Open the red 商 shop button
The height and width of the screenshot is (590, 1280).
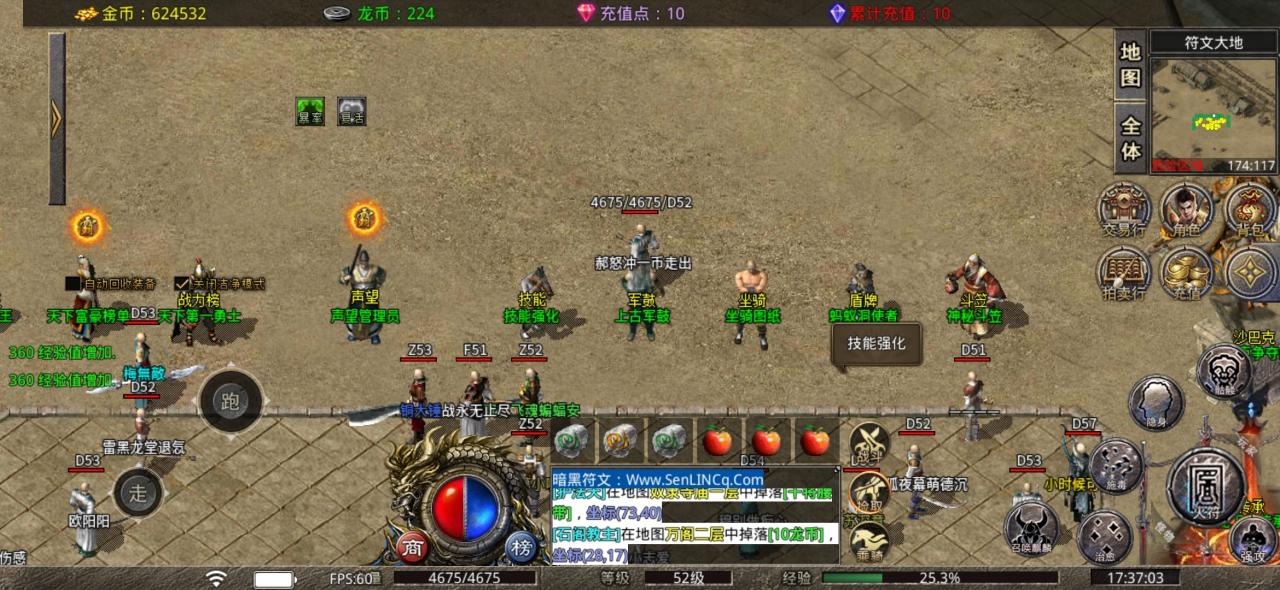[x=412, y=547]
